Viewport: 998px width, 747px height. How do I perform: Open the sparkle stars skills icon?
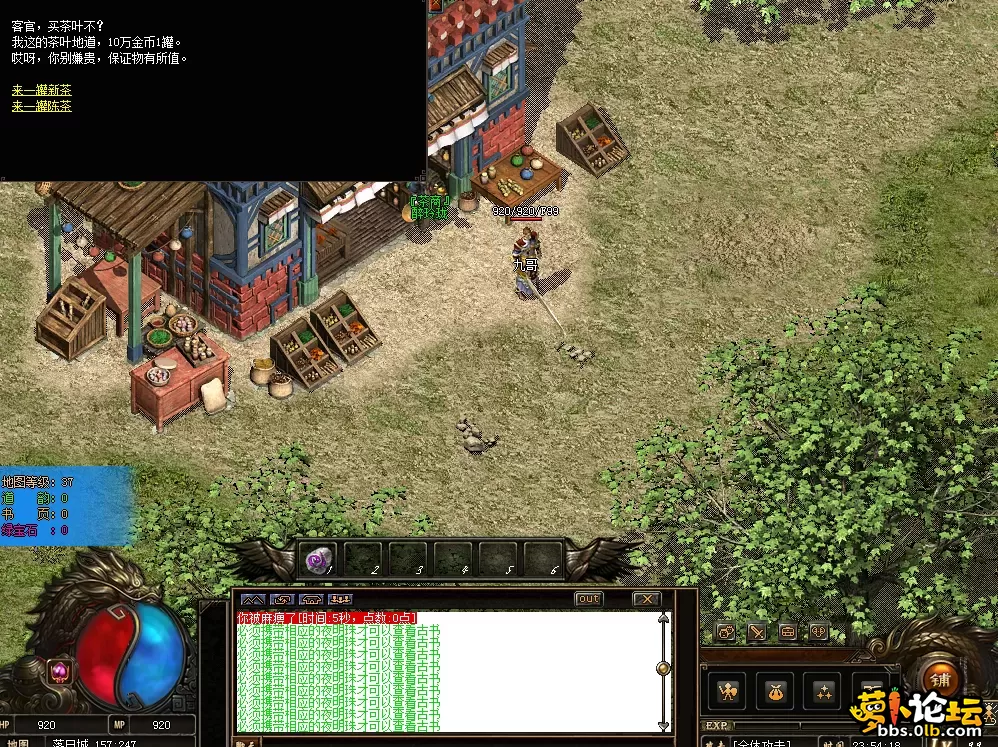coord(823,690)
